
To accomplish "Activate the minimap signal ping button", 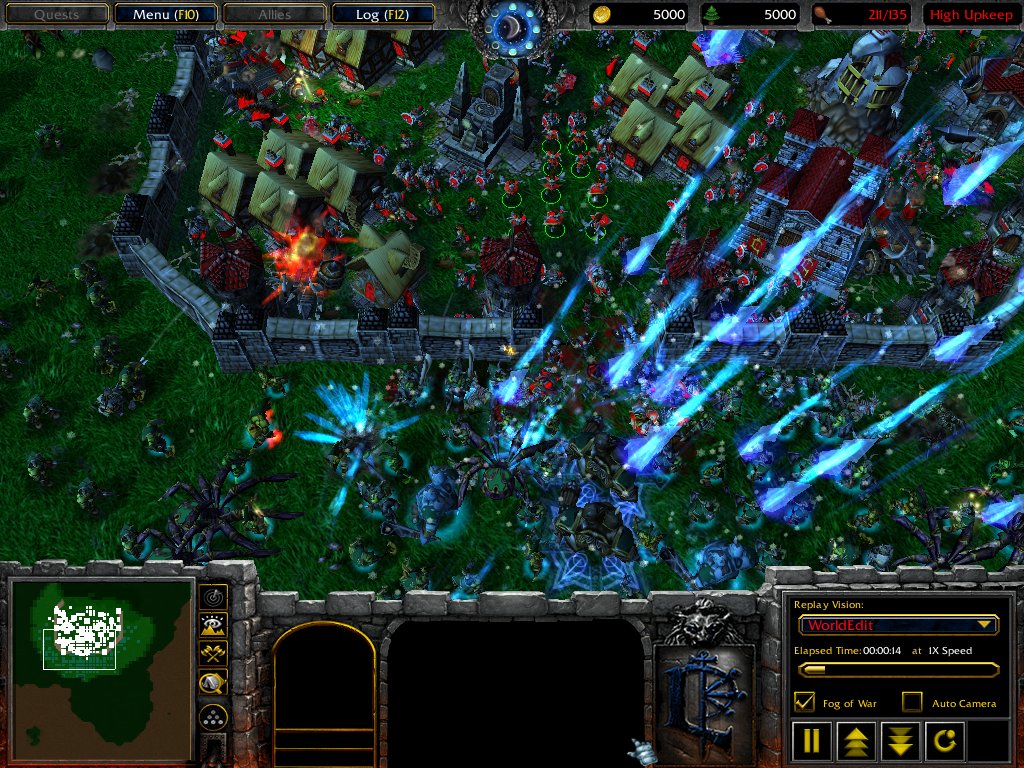I will click(x=213, y=597).
